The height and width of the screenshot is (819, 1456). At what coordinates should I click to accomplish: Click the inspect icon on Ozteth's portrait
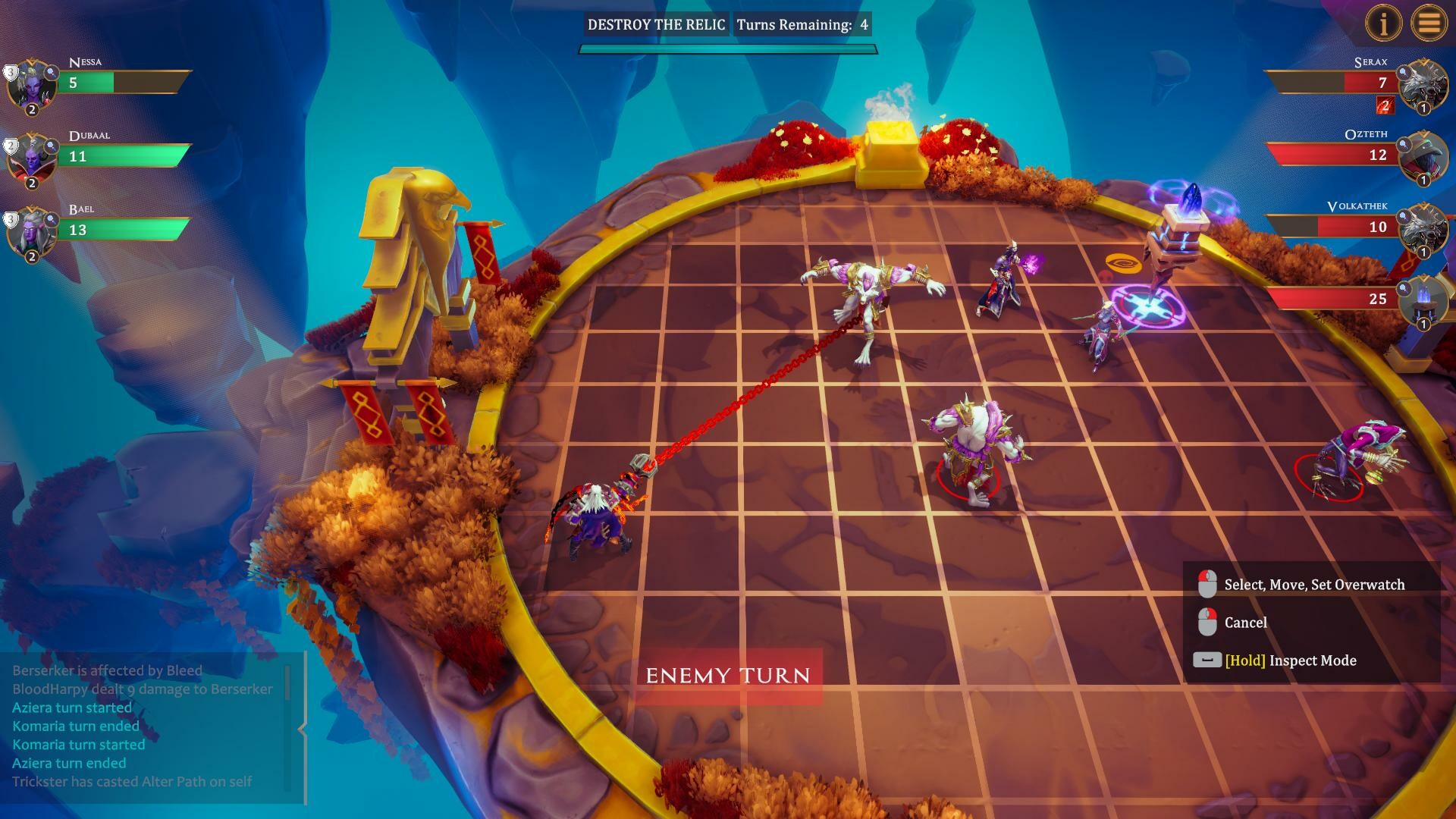pos(1402,144)
